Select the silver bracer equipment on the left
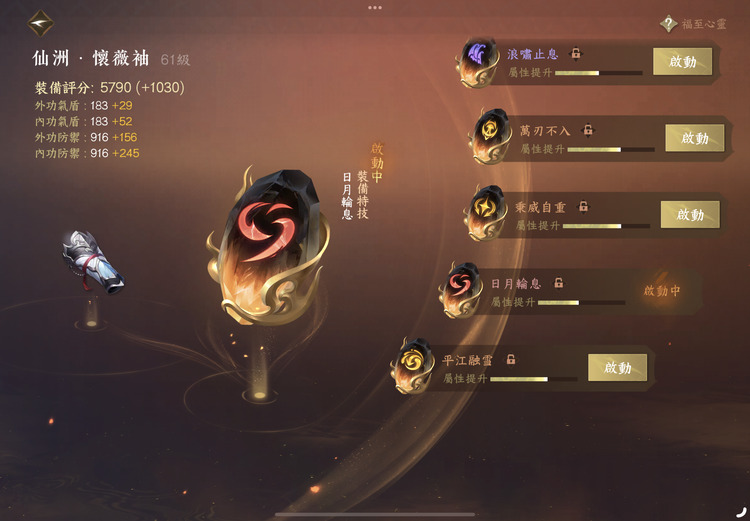 [92, 264]
